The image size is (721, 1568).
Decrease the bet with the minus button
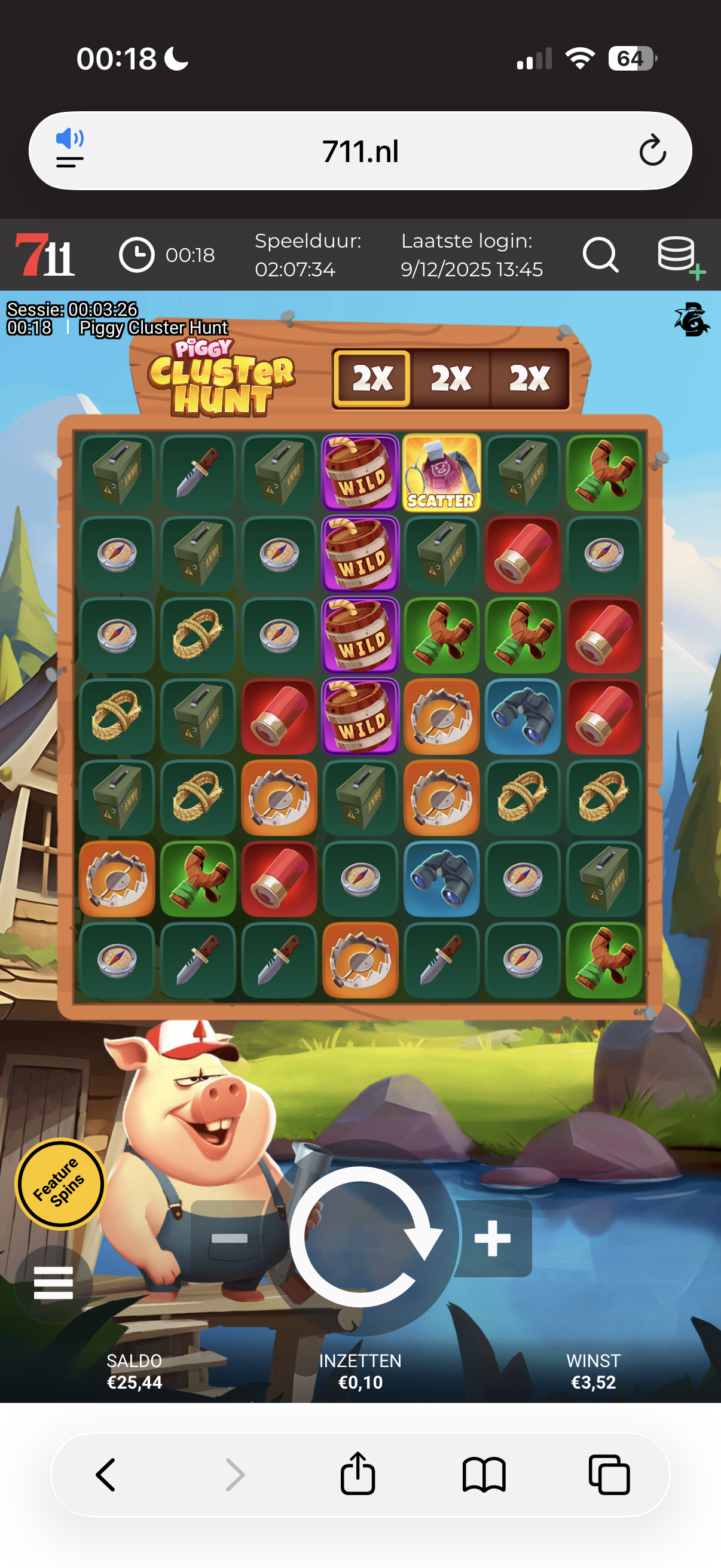(x=229, y=1238)
